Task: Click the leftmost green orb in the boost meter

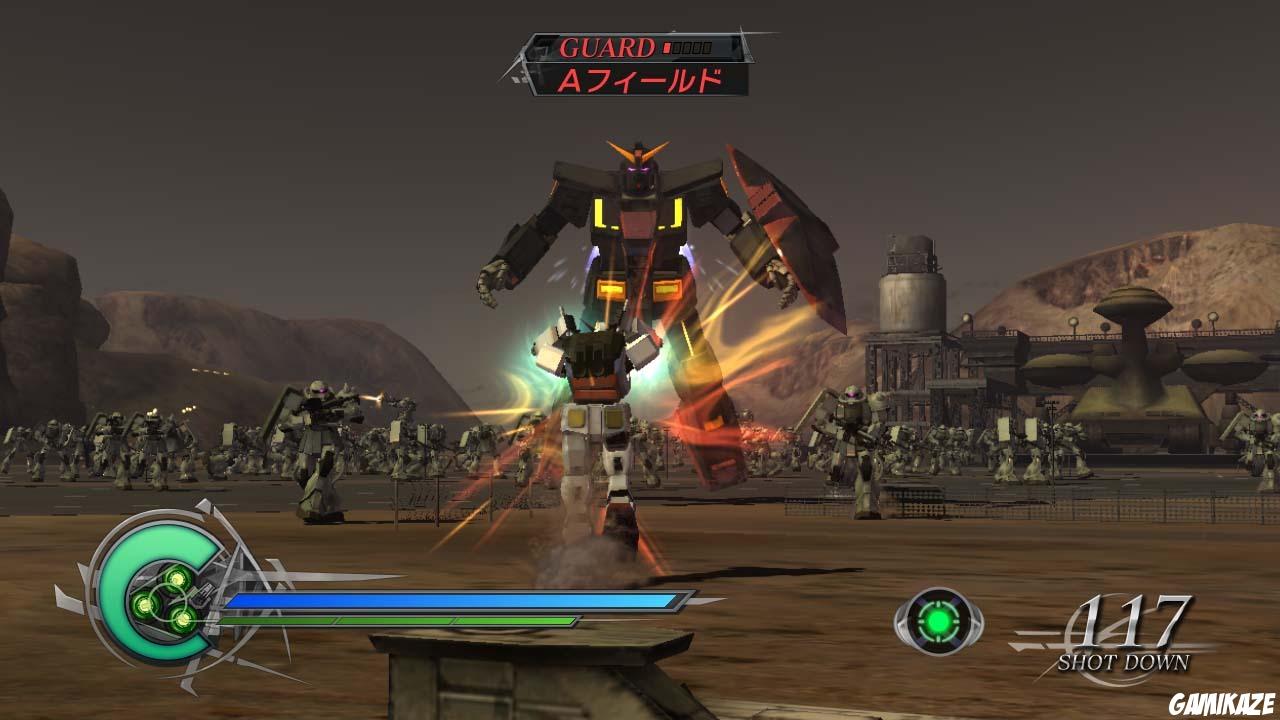Action: pyautogui.click(x=144, y=604)
